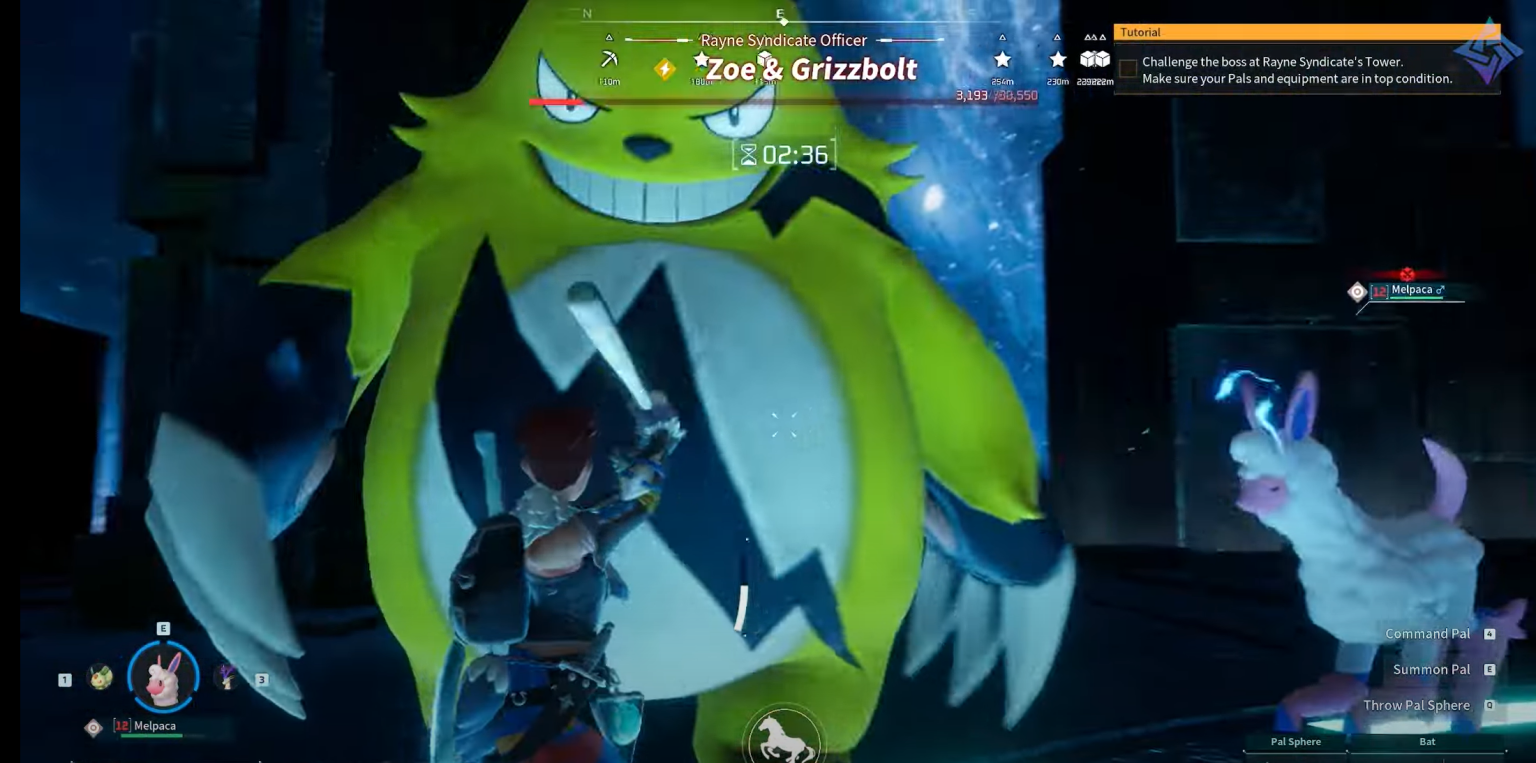Viewport: 1536px width, 763px height.
Task: Click the pickaxe compass marker
Action: 608,60
